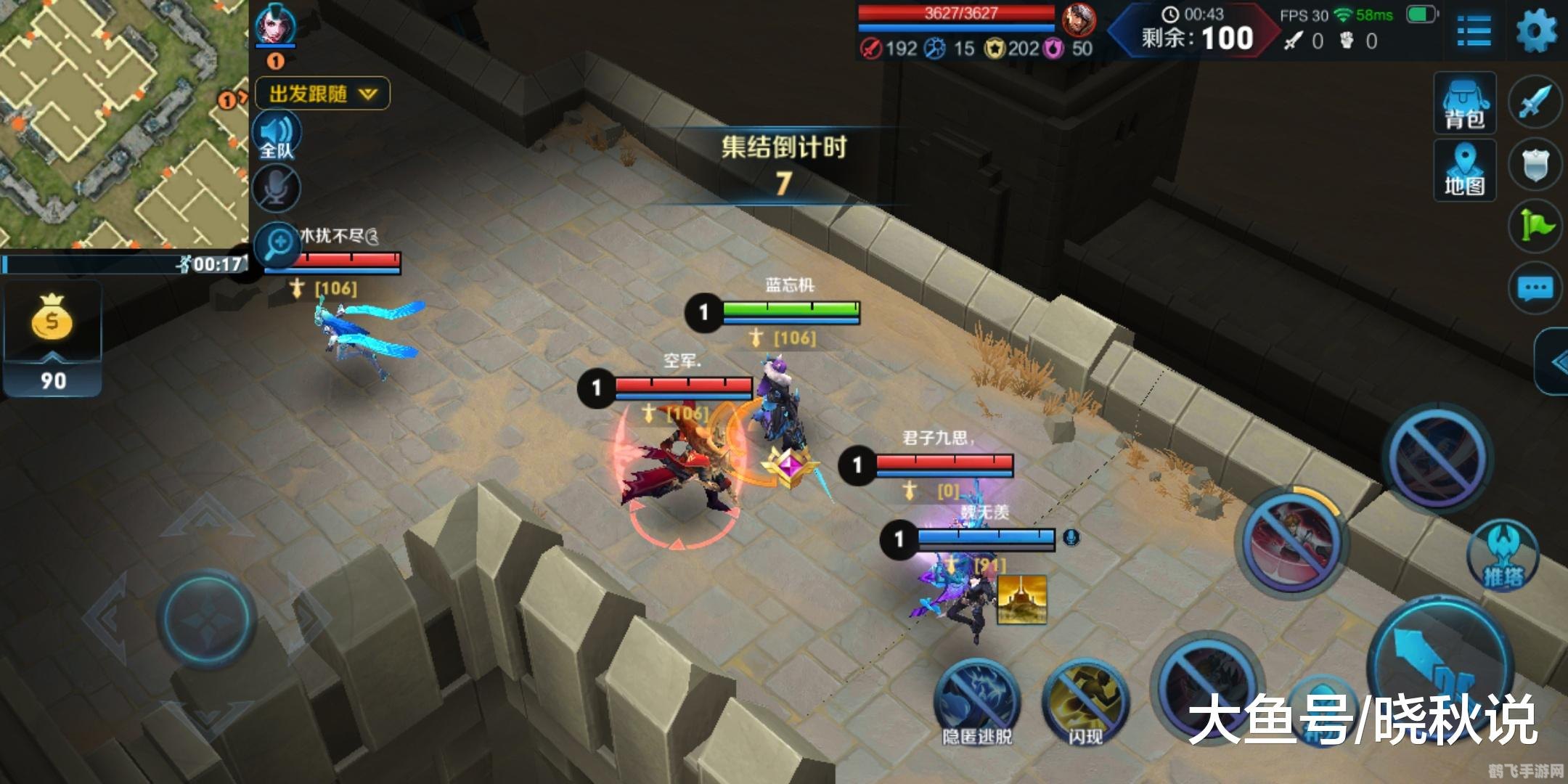The image size is (1568, 784).
Task: Open the 地图 map
Action: click(1464, 170)
